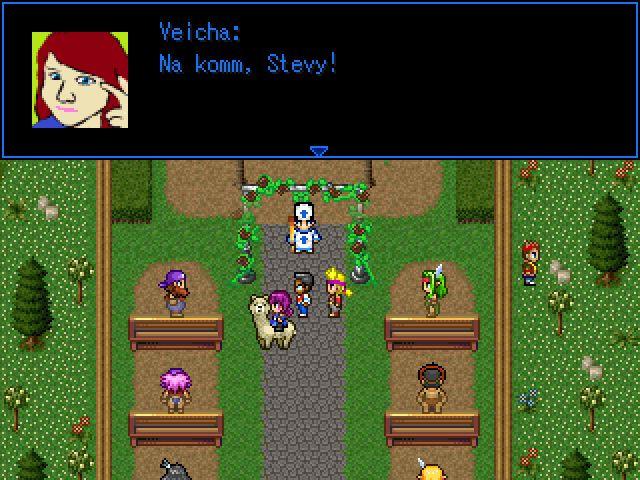Advance dialogue with the blue down arrow

point(318,152)
